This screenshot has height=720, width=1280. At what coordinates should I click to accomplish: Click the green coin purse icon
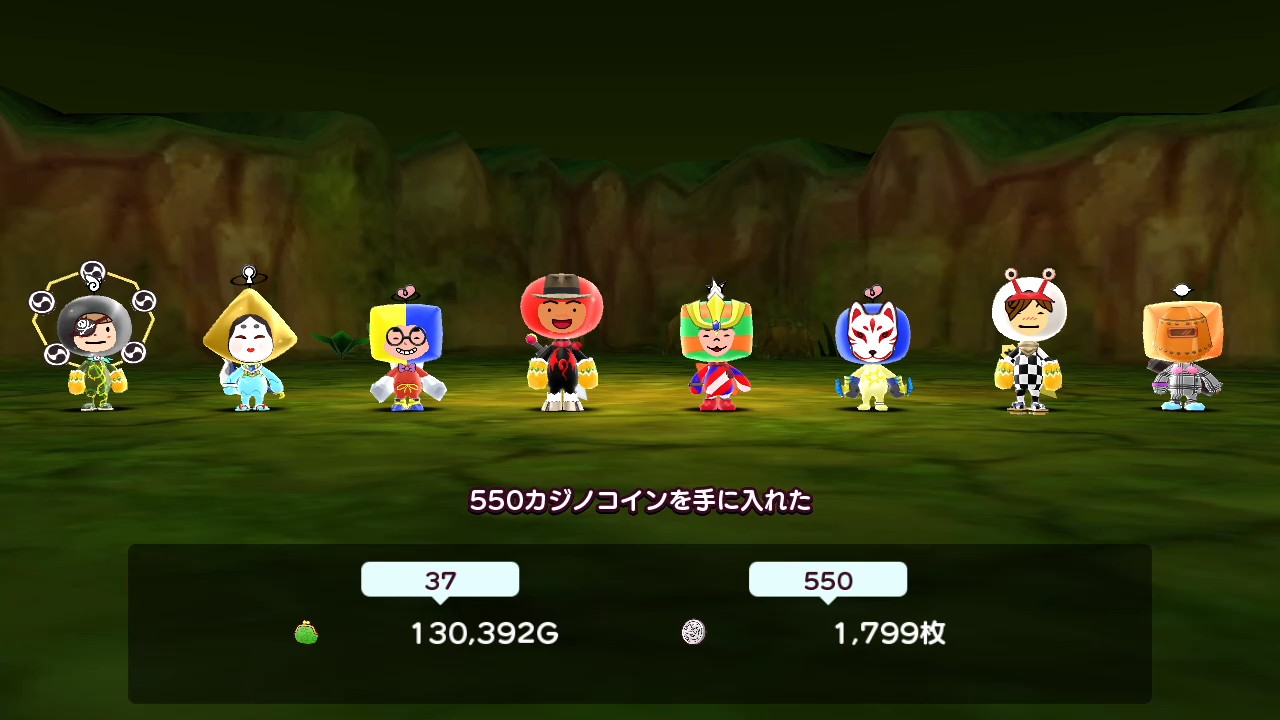point(307,633)
